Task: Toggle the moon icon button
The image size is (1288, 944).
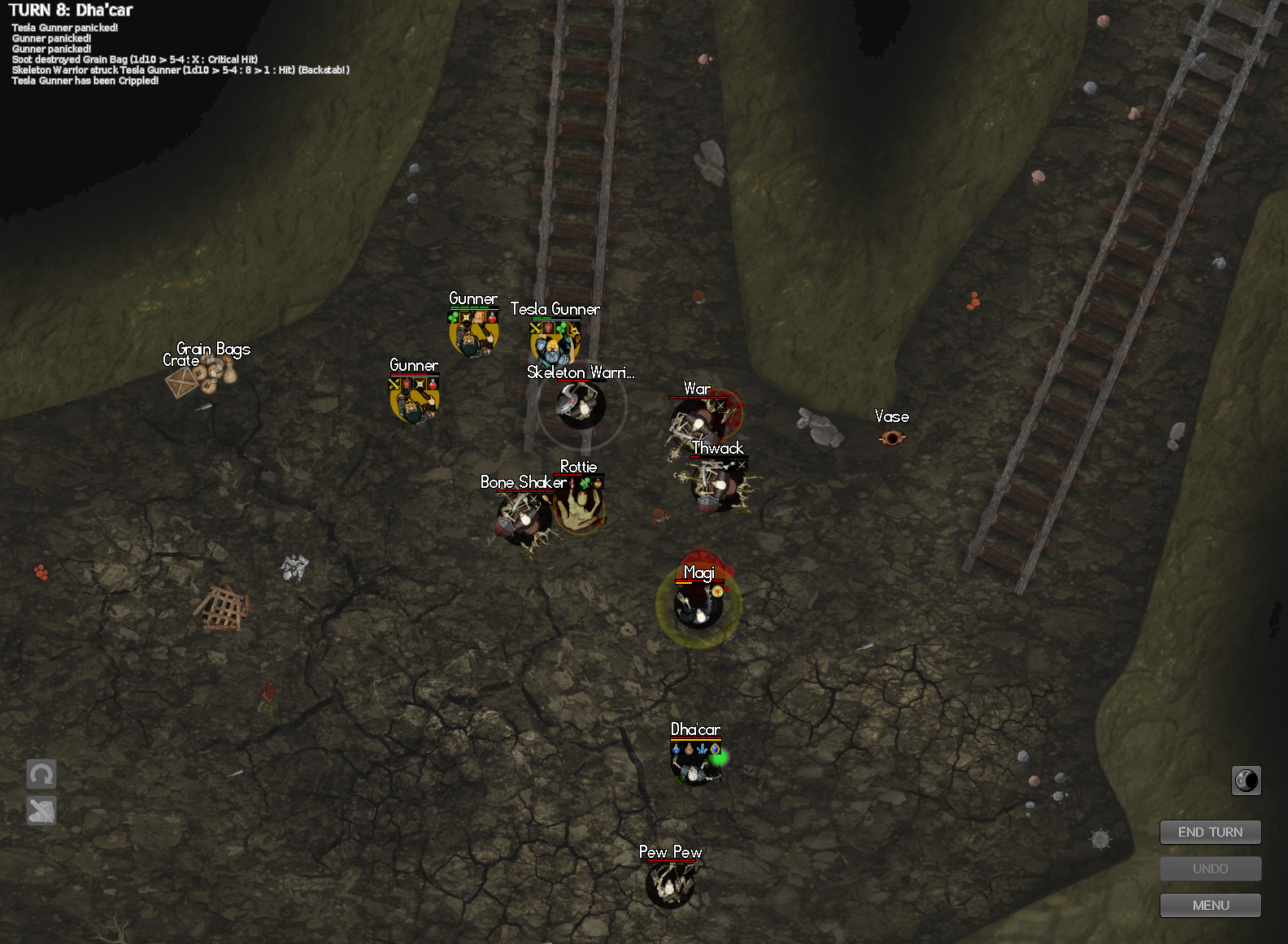Action: (x=1246, y=781)
